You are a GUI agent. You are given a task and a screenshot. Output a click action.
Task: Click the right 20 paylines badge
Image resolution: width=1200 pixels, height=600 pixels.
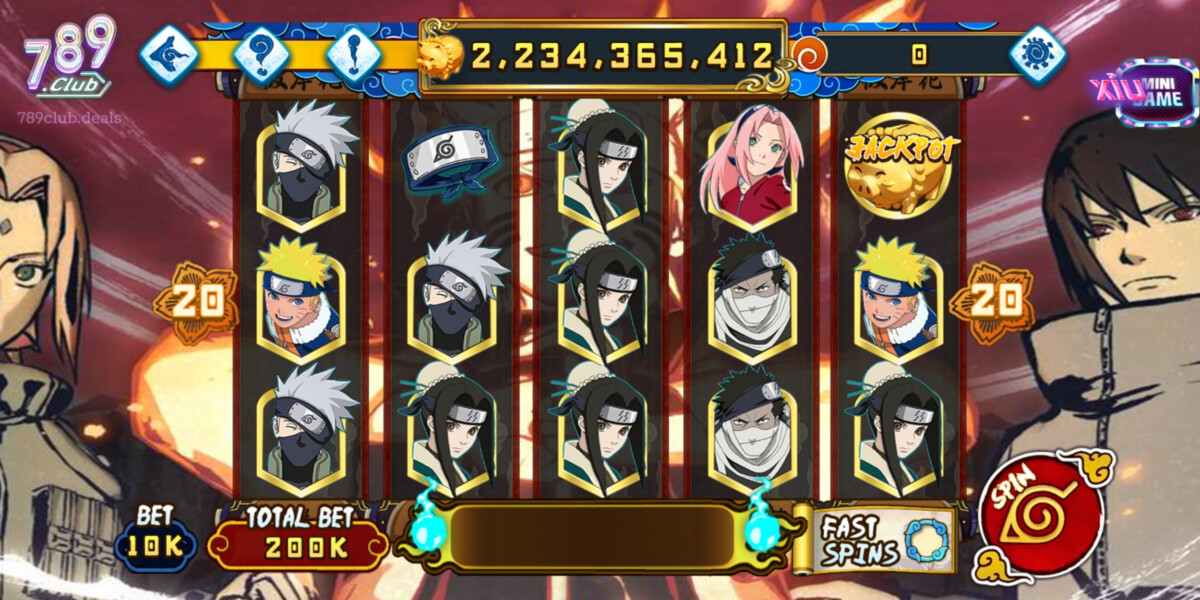point(994,299)
